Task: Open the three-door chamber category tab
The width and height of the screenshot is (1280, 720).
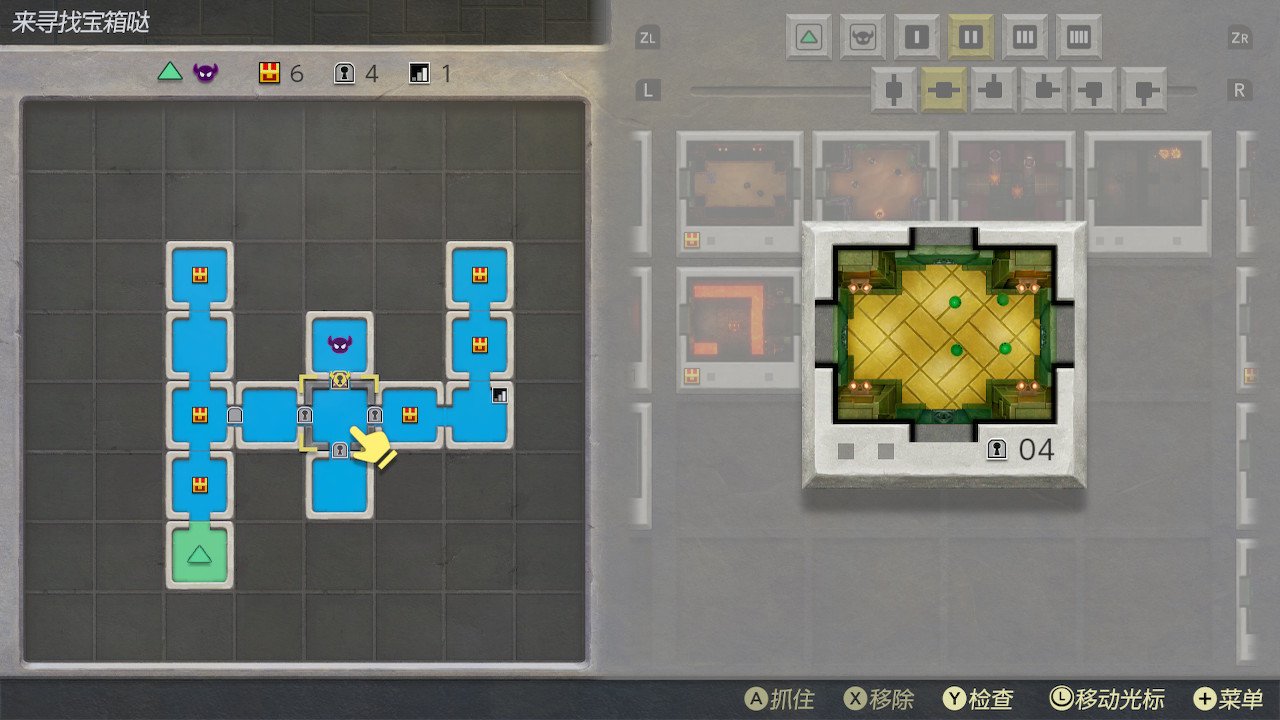Action: pos(1024,38)
